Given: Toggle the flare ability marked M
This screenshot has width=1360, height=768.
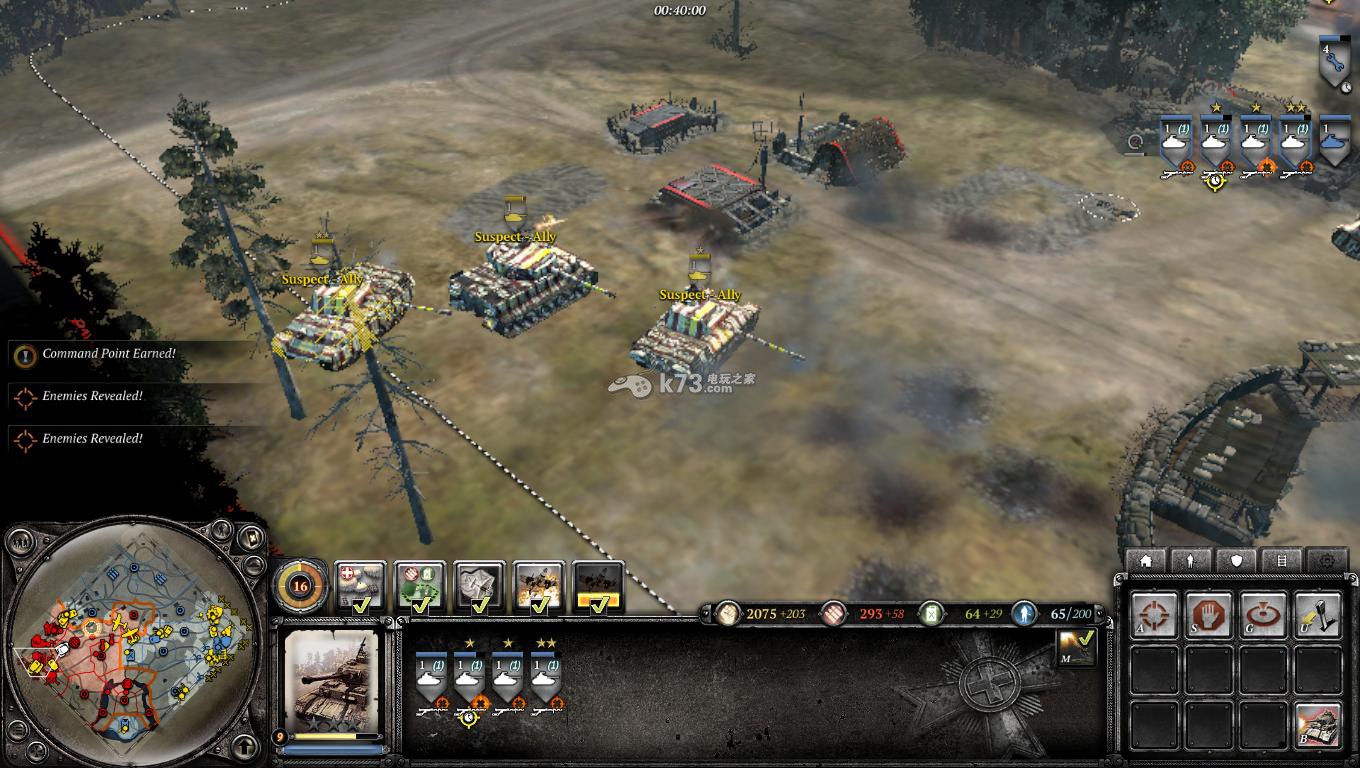Looking at the screenshot, I should pos(1077,647).
